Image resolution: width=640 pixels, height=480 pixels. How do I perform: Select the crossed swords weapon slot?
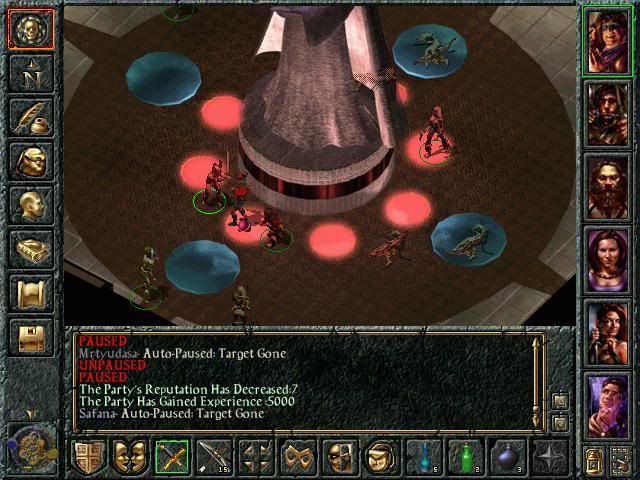173,456
